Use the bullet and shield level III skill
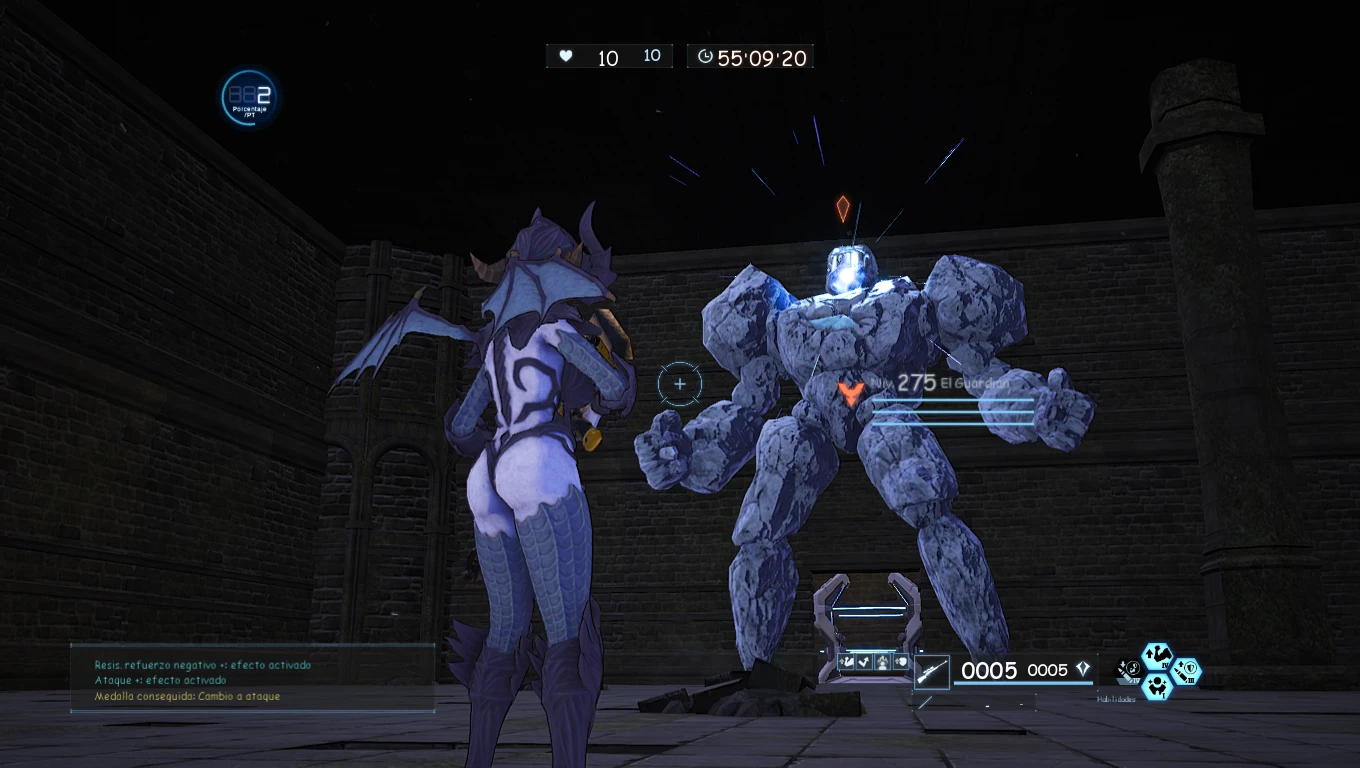1360x768 pixels. 1186,672
